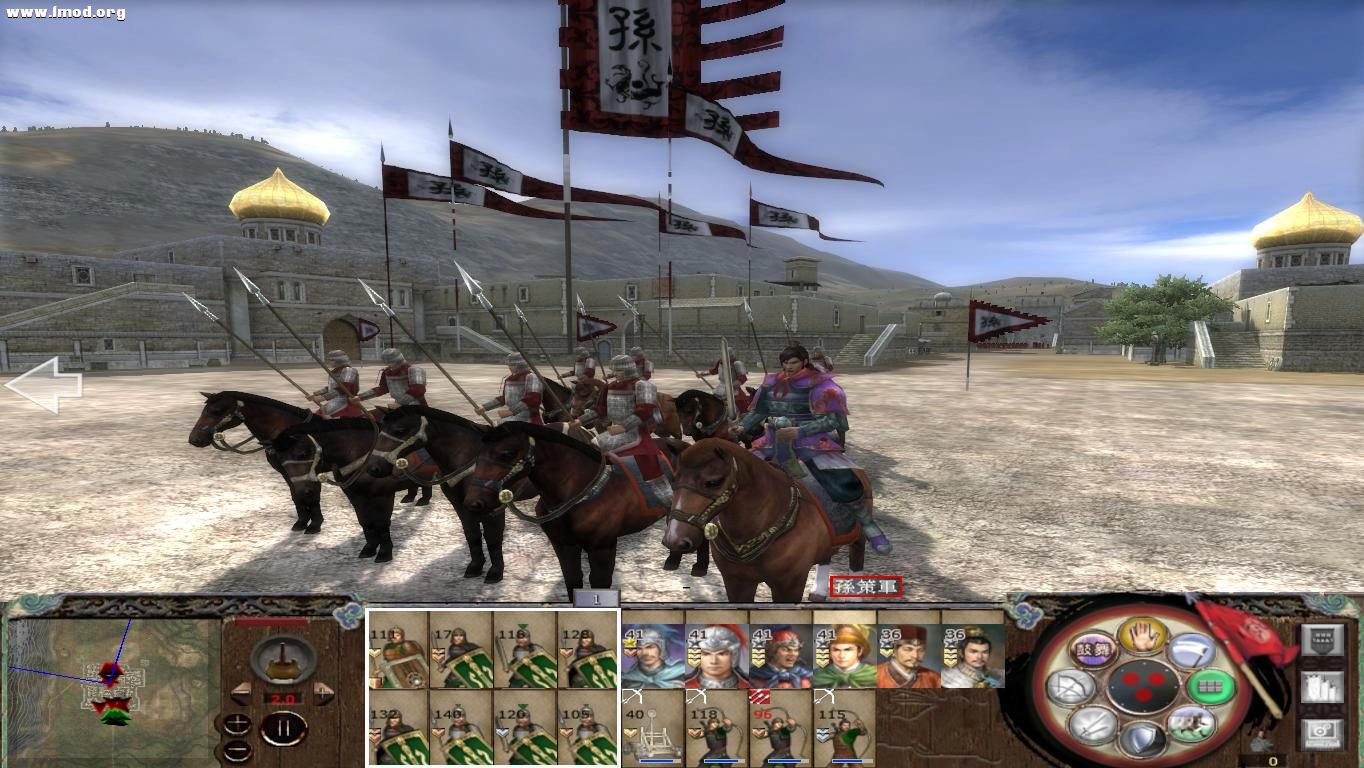Select the siege catapult unit card
The height and width of the screenshot is (768, 1364).
[x=652, y=726]
